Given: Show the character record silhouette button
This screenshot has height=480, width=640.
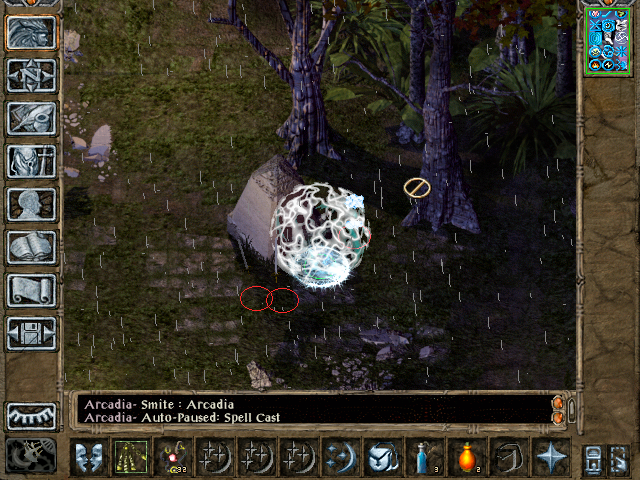Looking at the screenshot, I should [x=31, y=204].
